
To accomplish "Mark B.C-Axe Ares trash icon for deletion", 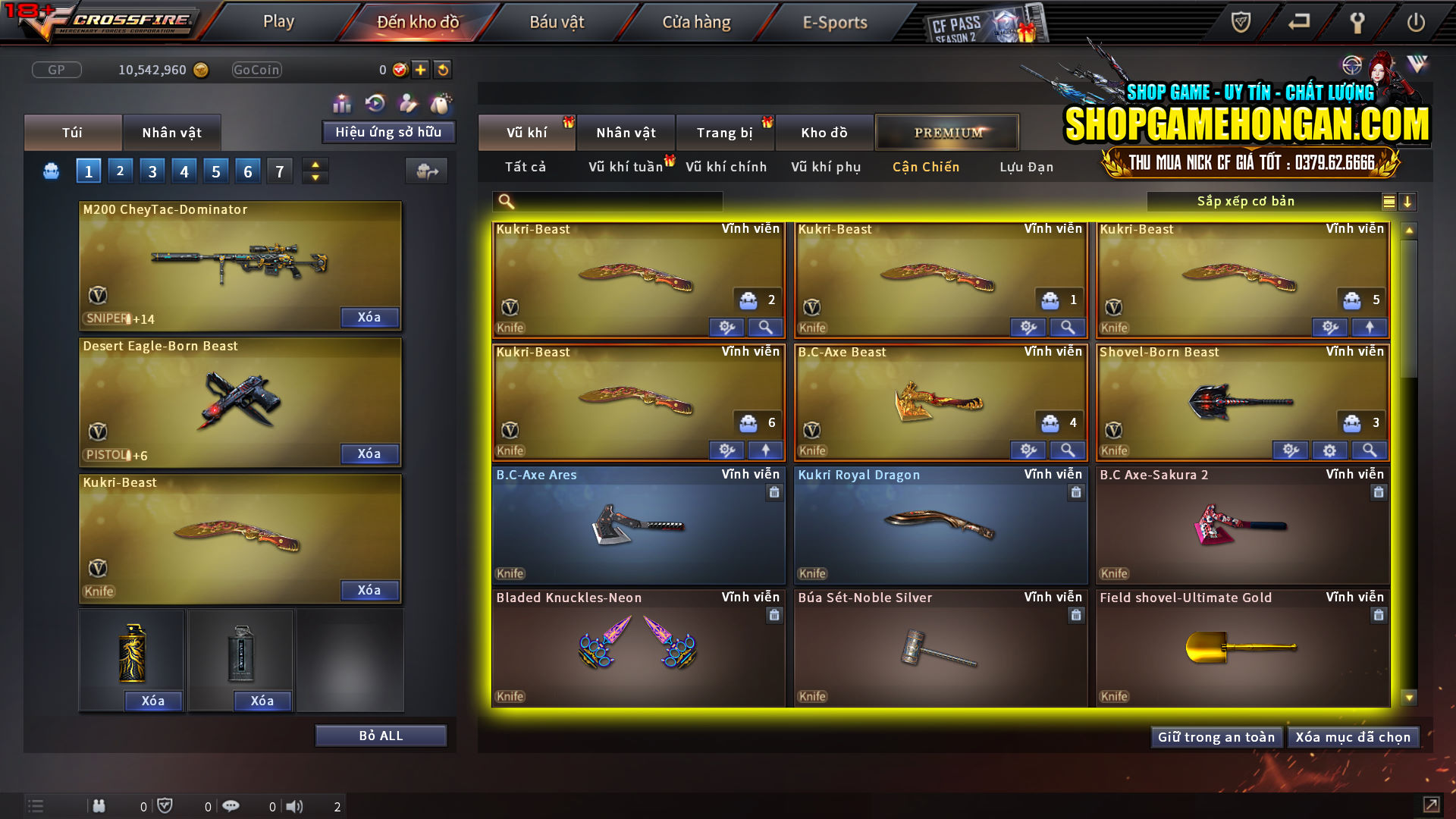I will click(774, 492).
